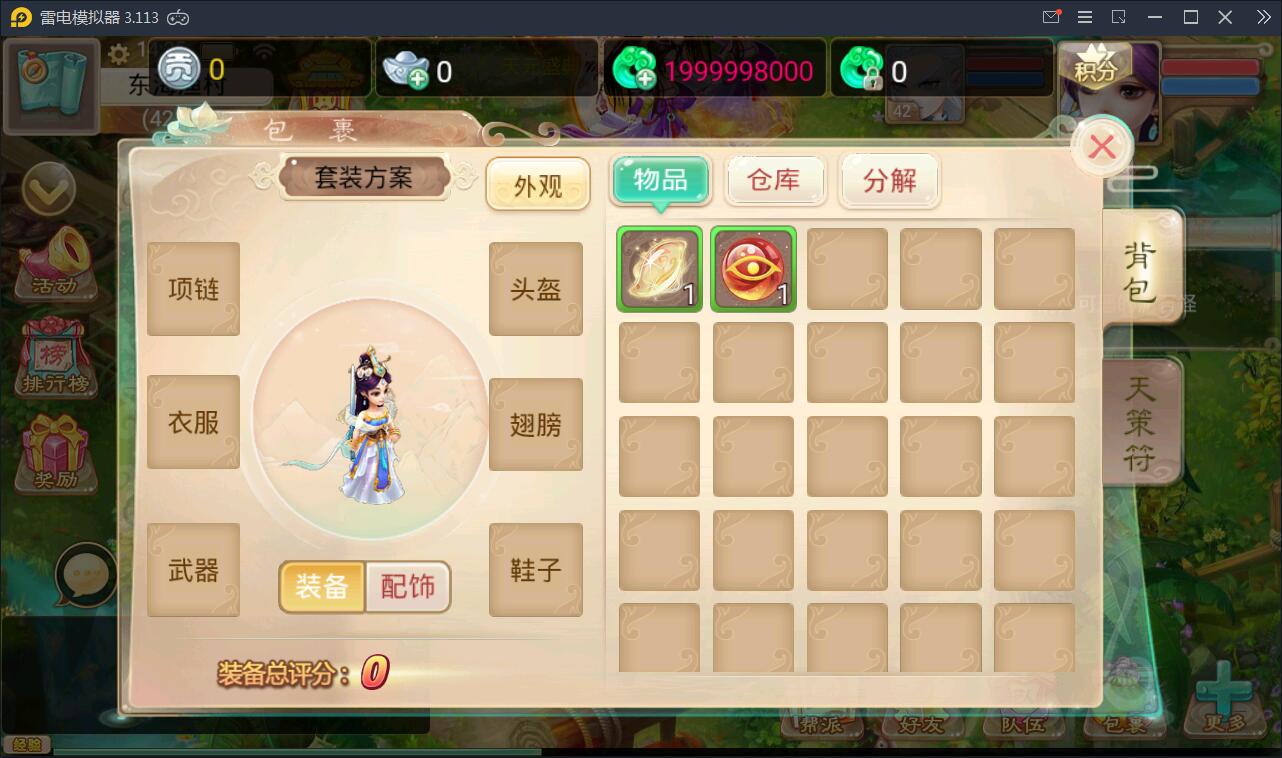Switch to the 仓库 warehouse tab
Screen dimensions: 1282x758
775,180
